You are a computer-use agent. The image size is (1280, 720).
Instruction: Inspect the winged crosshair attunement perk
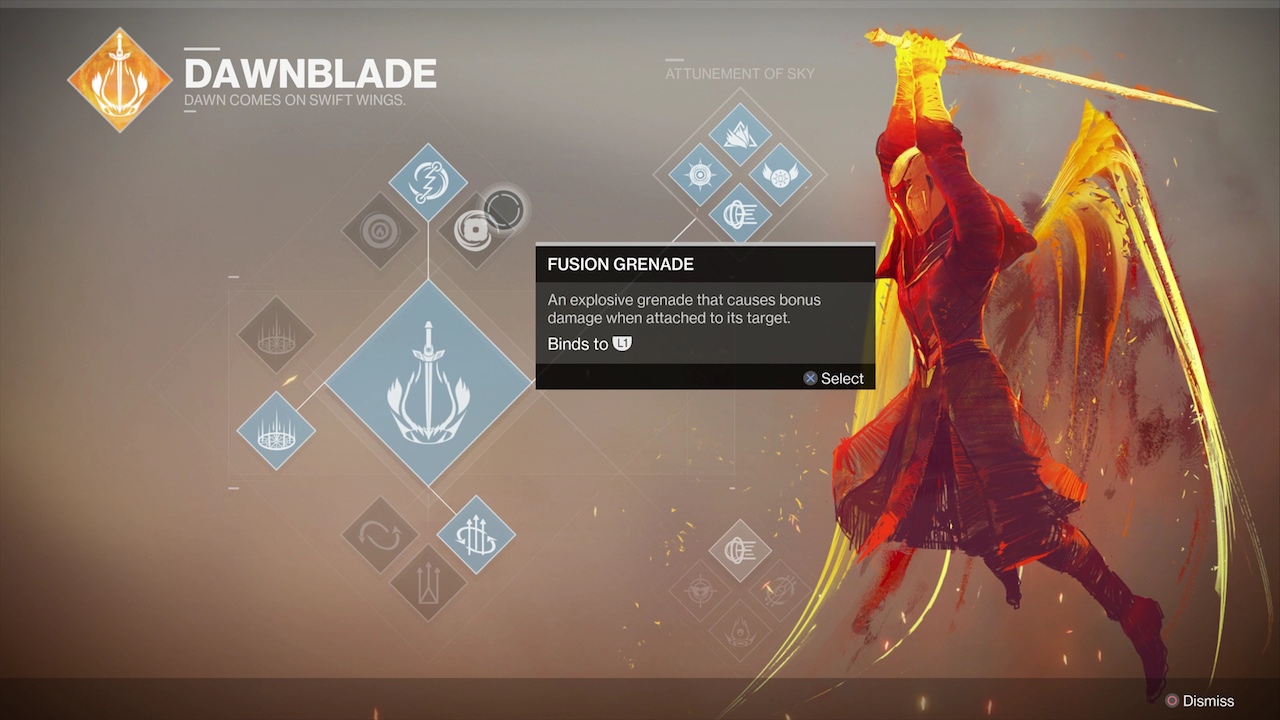click(x=700, y=590)
